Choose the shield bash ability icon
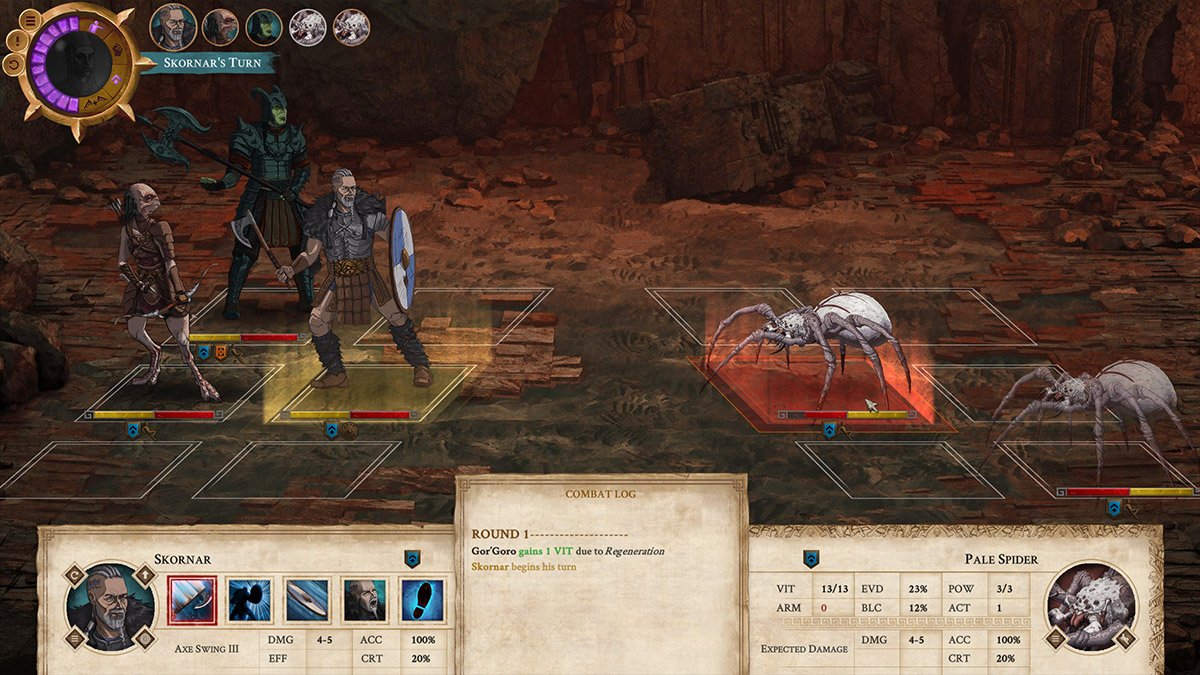 click(249, 601)
